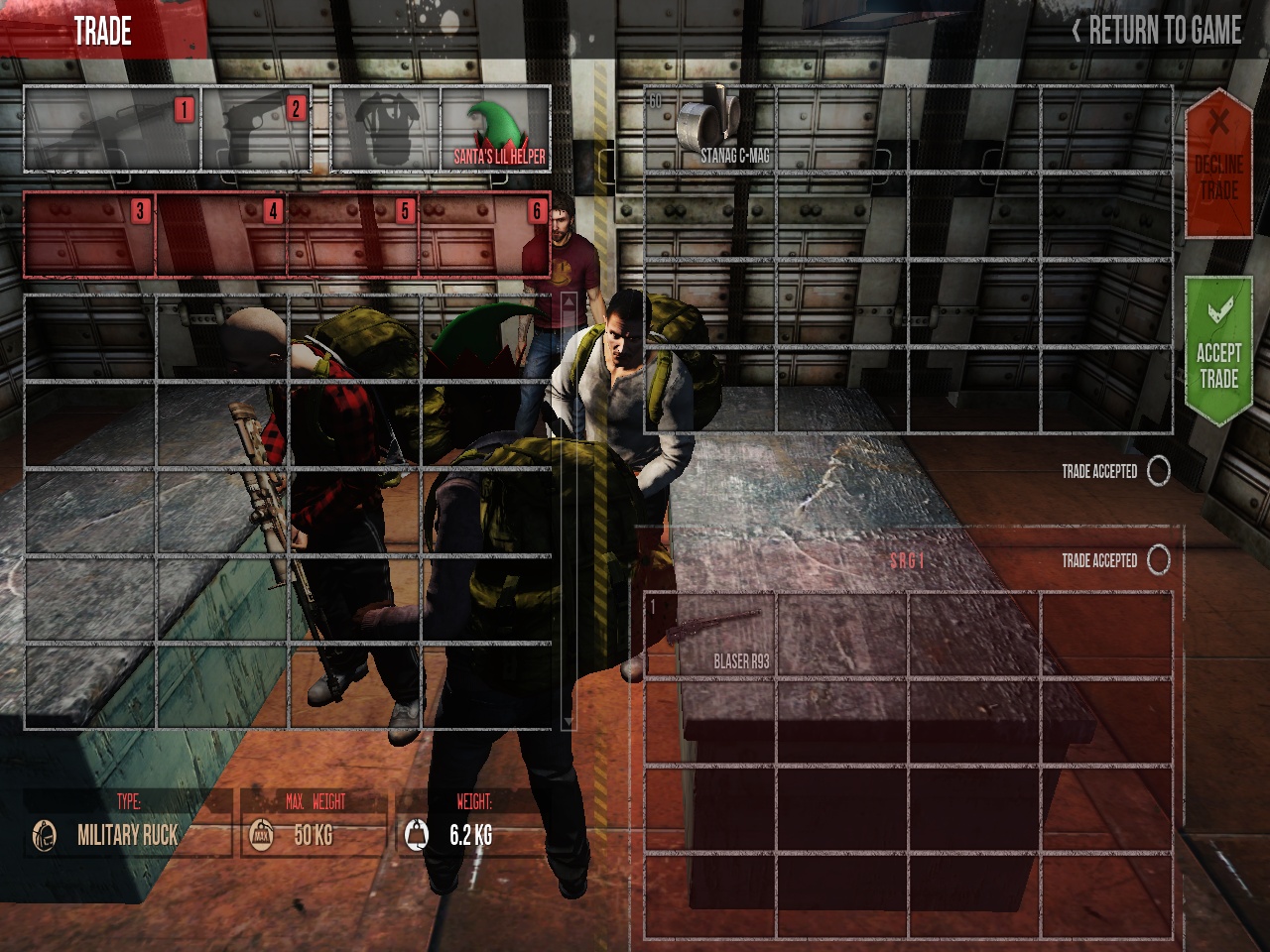Select the Blaser R93 rifle slot
Image resolution: width=1270 pixels, height=952 pixels.
point(709,635)
